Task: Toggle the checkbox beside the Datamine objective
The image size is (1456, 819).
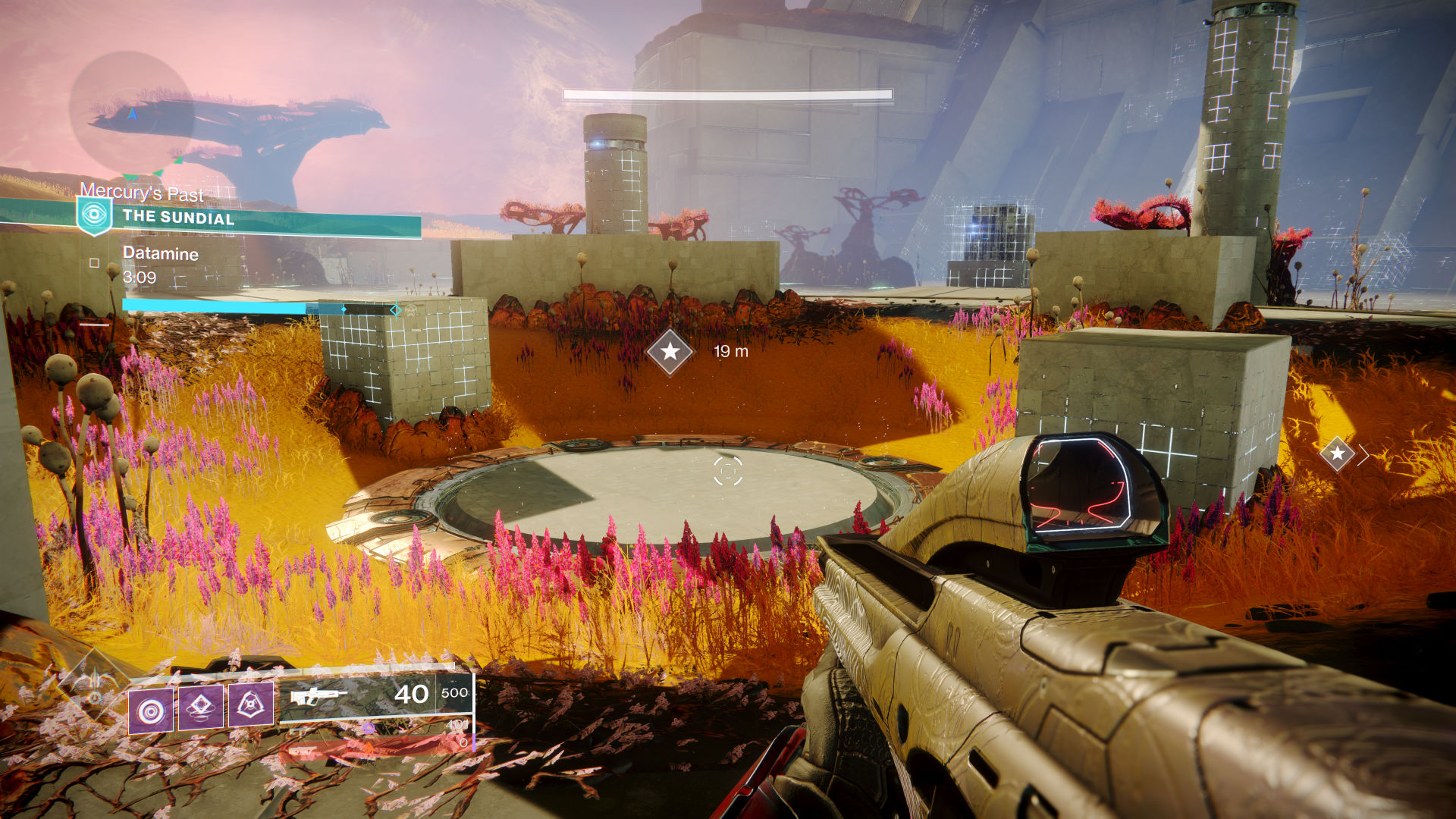Action: pyautogui.click(x=95, y=264)
